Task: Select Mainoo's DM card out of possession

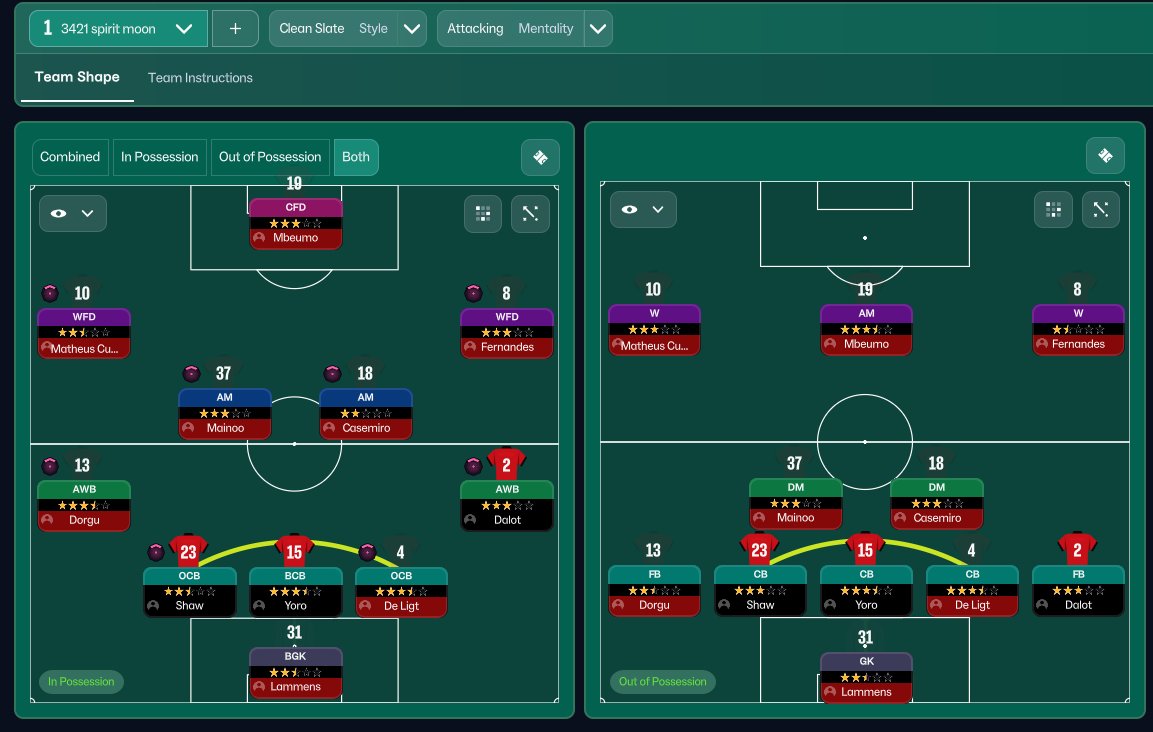Action: click(796, 503)
